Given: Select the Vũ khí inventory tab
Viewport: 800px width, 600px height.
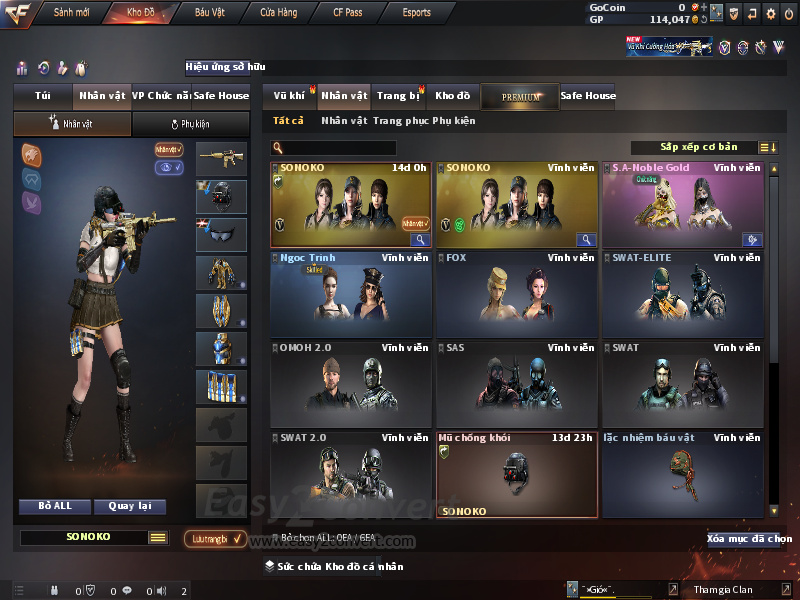Looking at the screenshot, I should tap(289, 96).
